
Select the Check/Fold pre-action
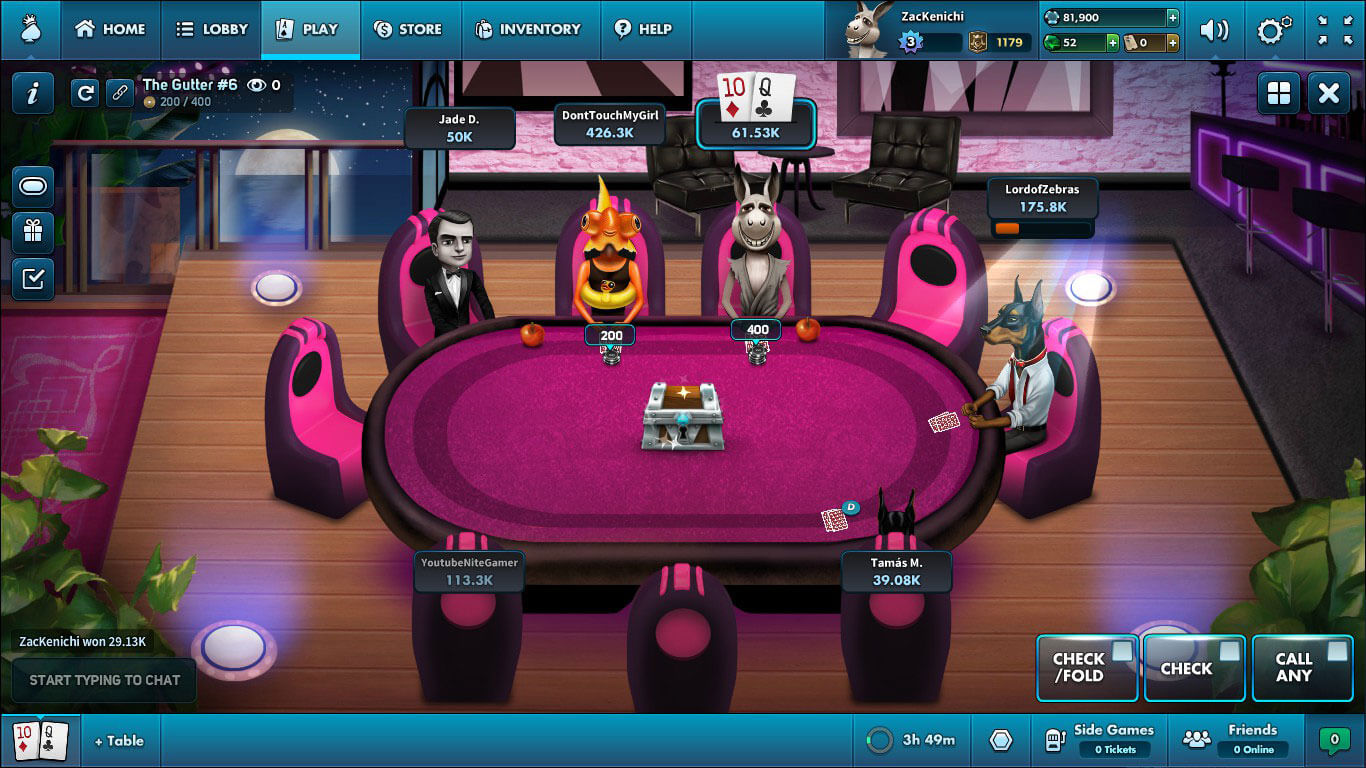1086,667
